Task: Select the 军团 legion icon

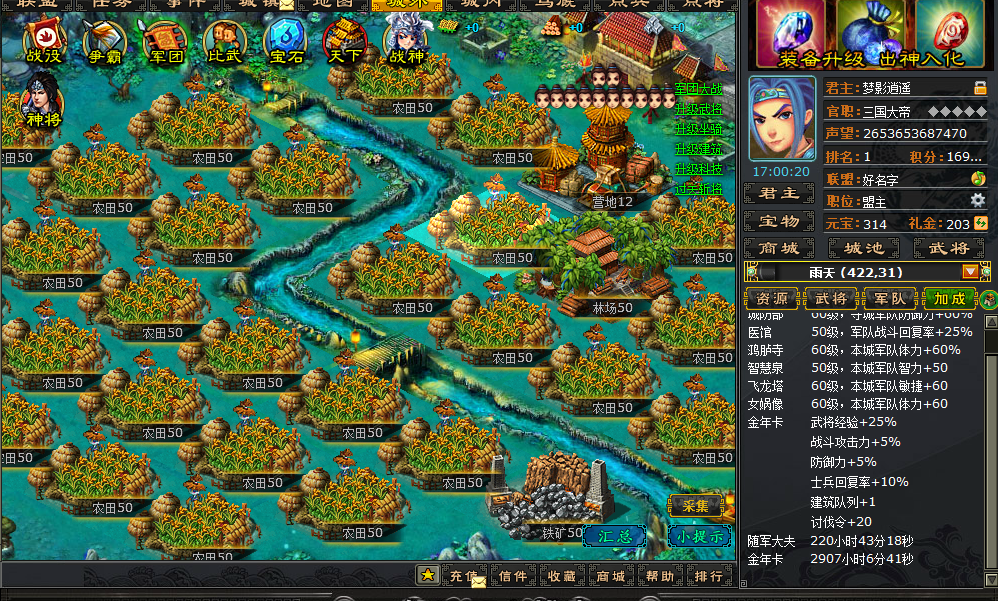Action: point(164,43)
